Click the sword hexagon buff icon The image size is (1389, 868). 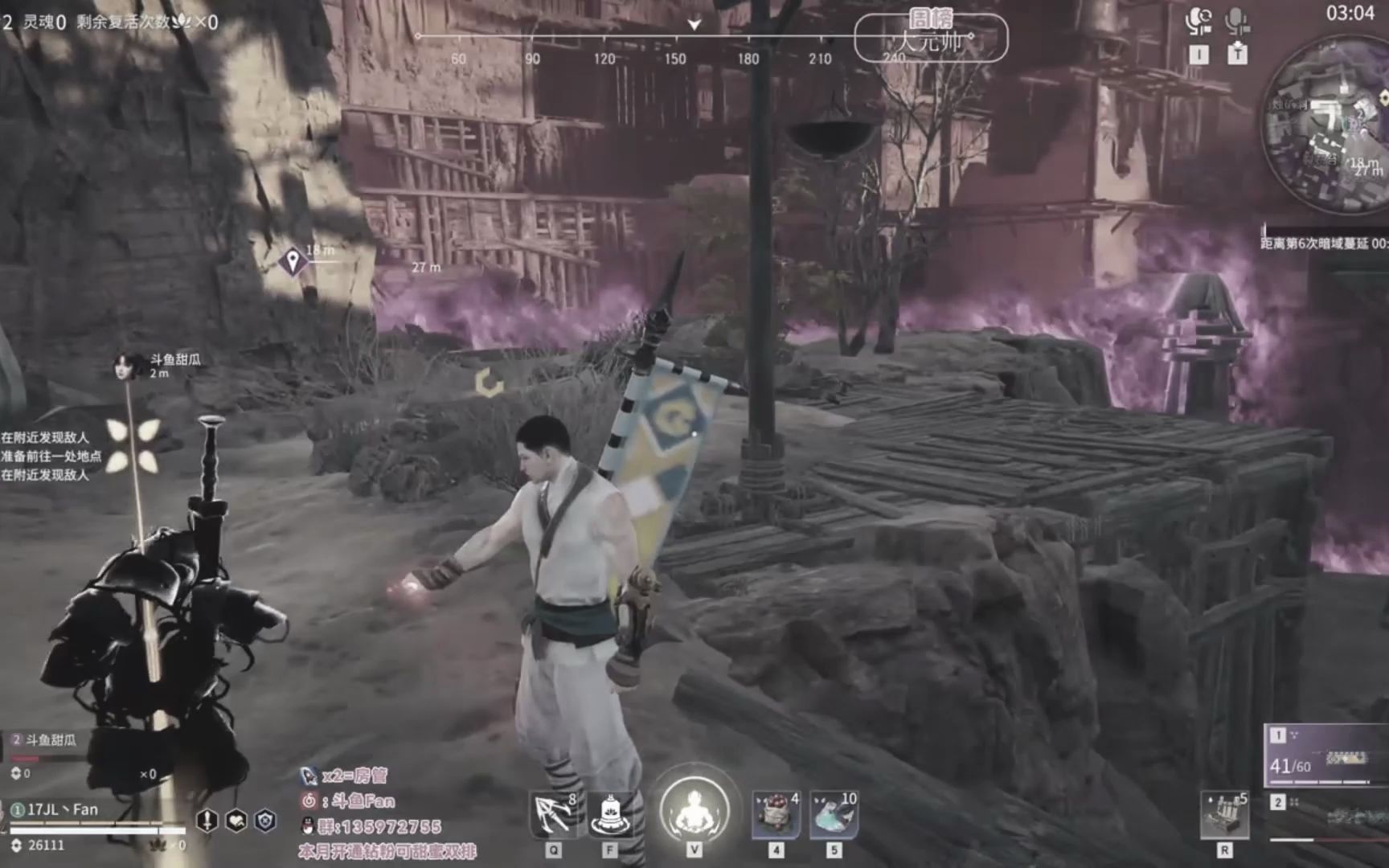point(207,820)
